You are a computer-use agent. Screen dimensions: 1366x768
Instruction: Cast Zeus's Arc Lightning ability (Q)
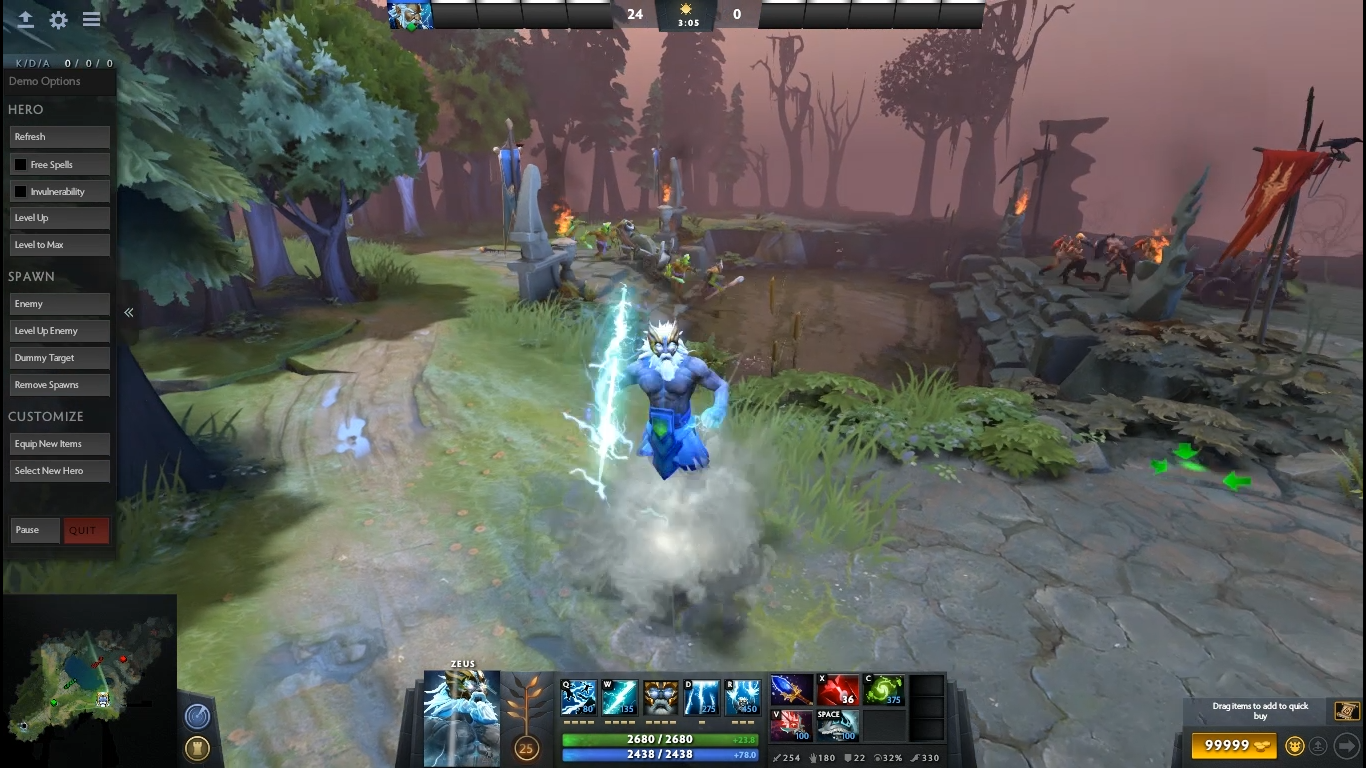pyautogui.click(x=578, y=696)
